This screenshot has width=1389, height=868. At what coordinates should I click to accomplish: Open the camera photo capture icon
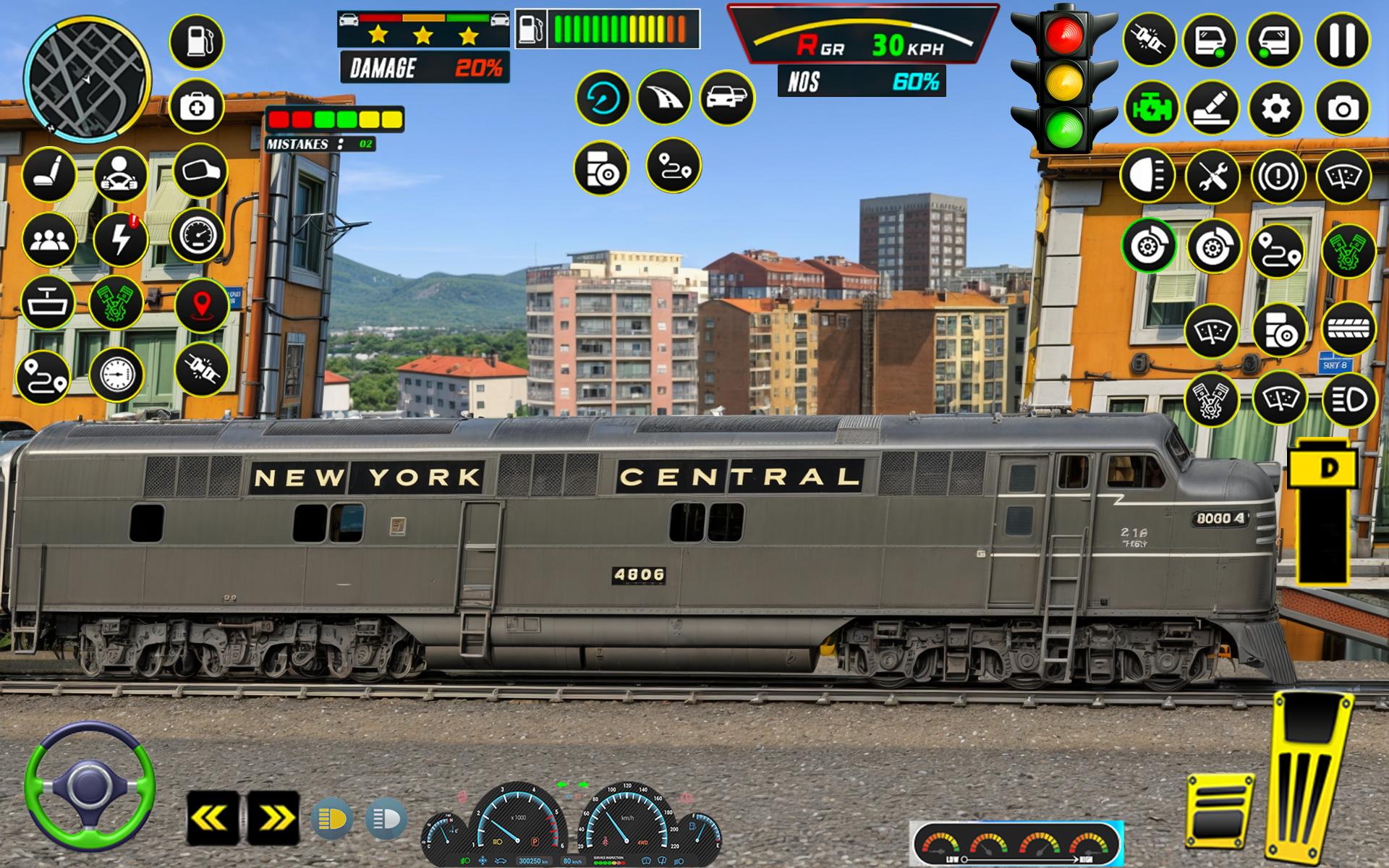click(1344, 110)
